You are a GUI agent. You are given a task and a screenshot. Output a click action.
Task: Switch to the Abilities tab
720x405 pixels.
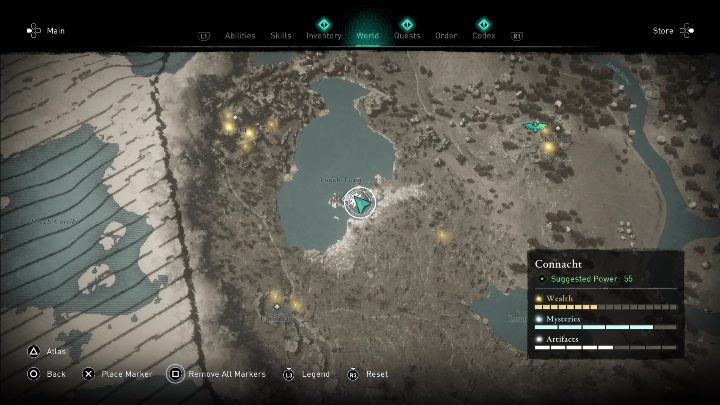pos(240,35)
